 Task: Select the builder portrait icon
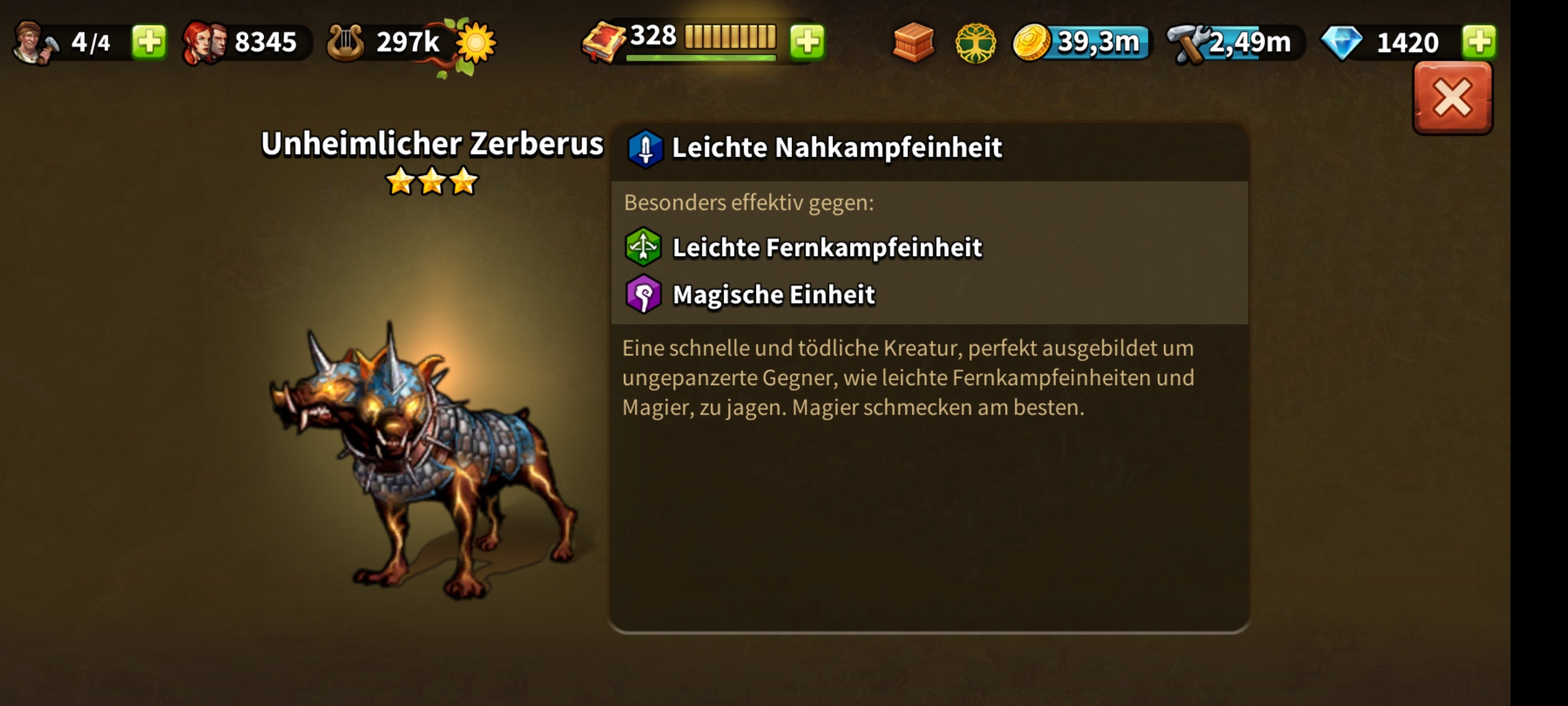(x=34, y=42)
